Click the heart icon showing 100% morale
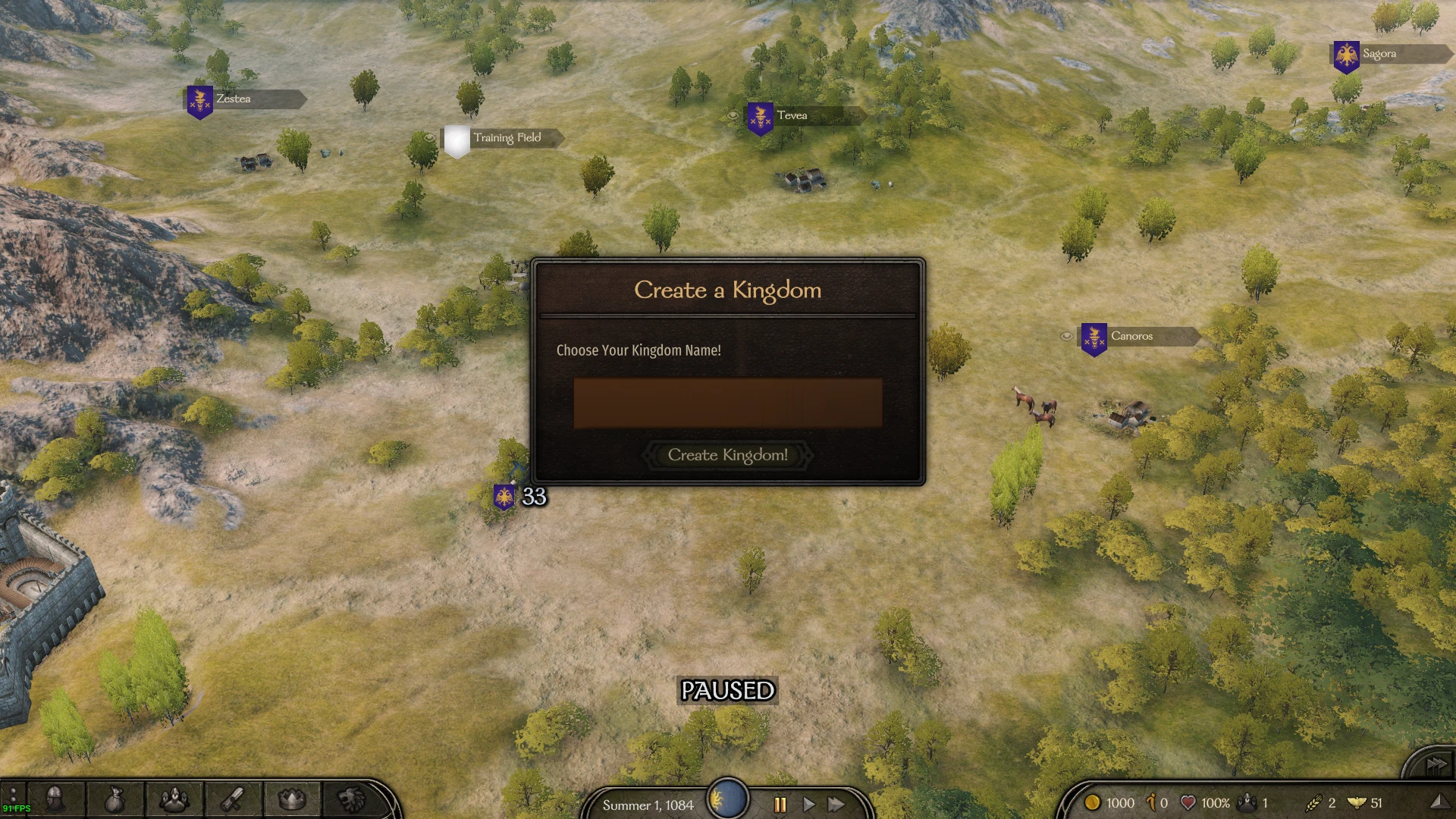The width and height of the screenshot is (1456, 819). tap(1188, 802)
